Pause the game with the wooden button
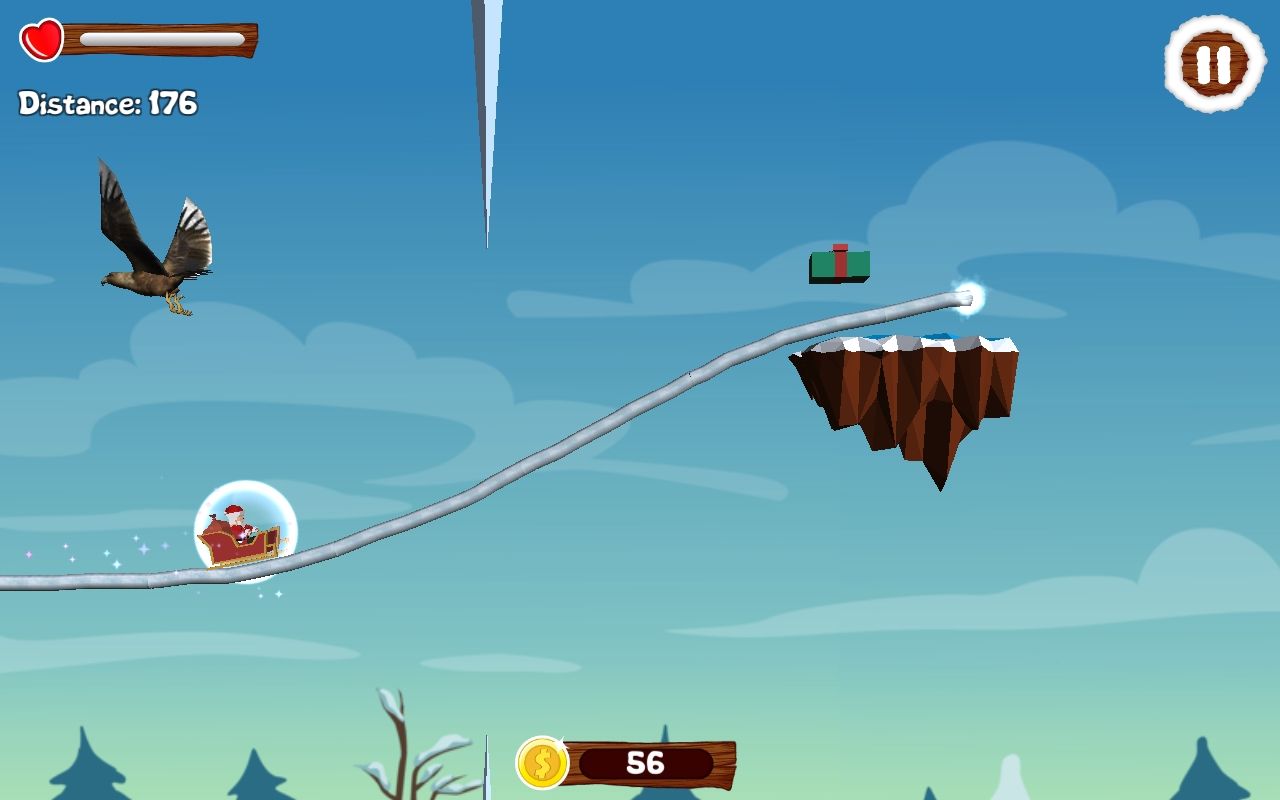The image size is (1280, 800). click(x=1215, y=64)
